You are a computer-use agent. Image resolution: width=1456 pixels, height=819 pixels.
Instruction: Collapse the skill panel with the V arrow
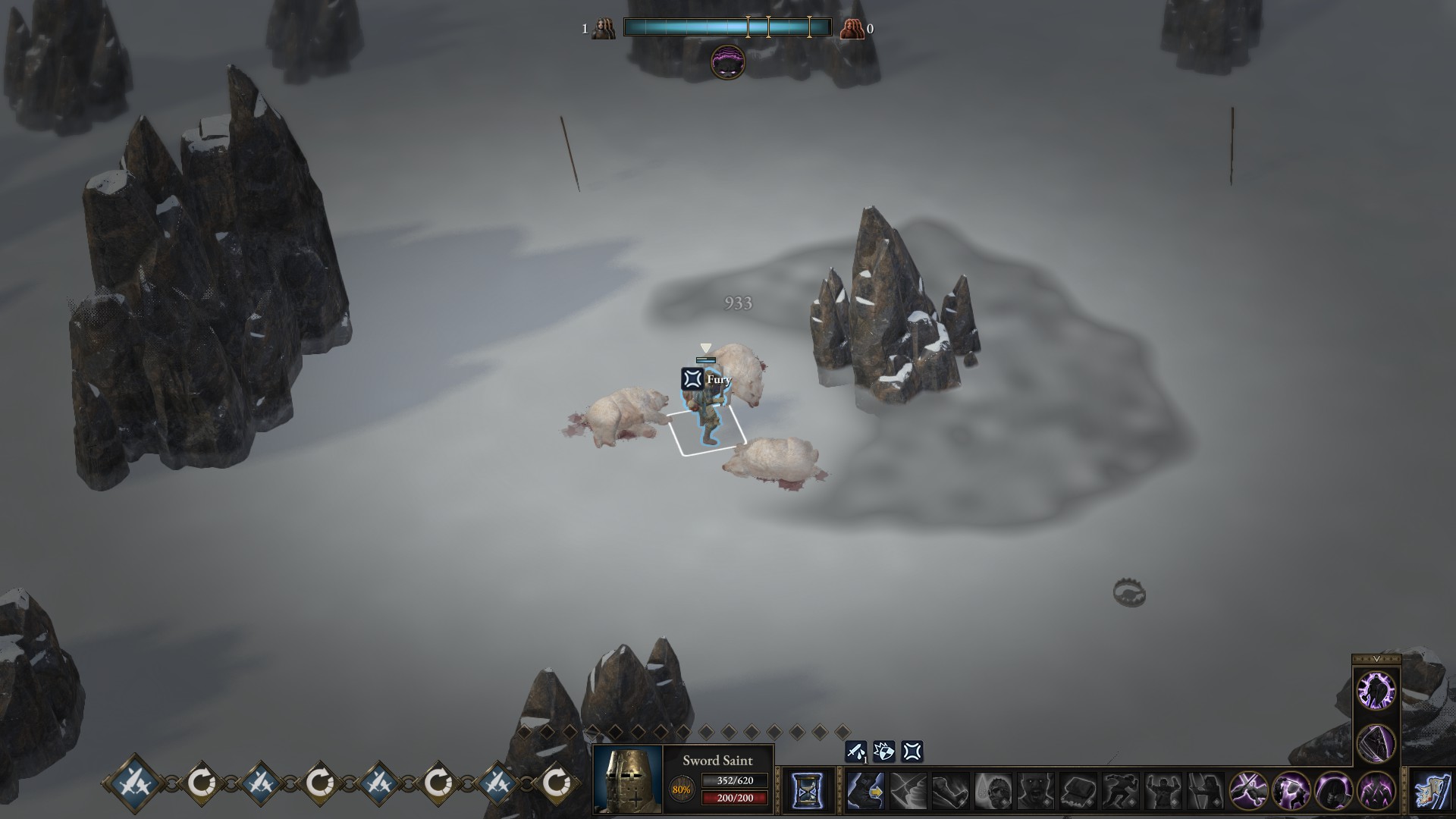pos(1376,659)
